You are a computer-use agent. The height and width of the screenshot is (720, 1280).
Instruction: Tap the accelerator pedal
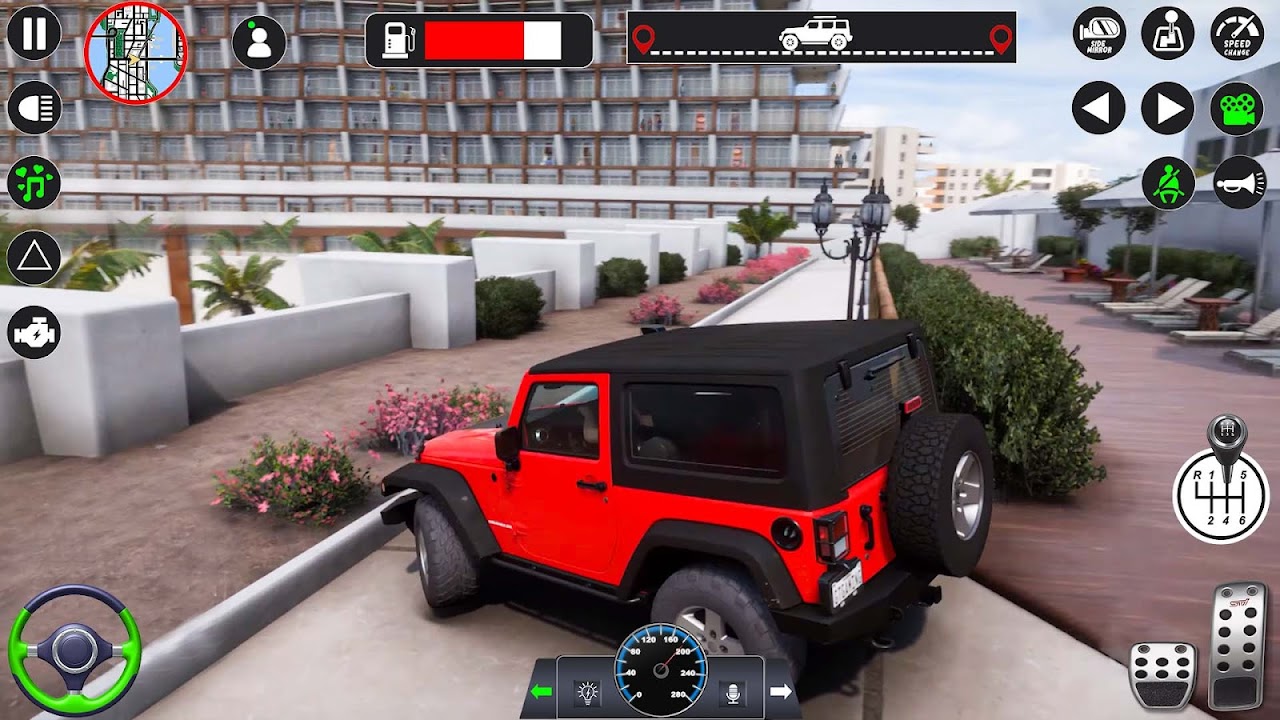[x=1238, y=645]
